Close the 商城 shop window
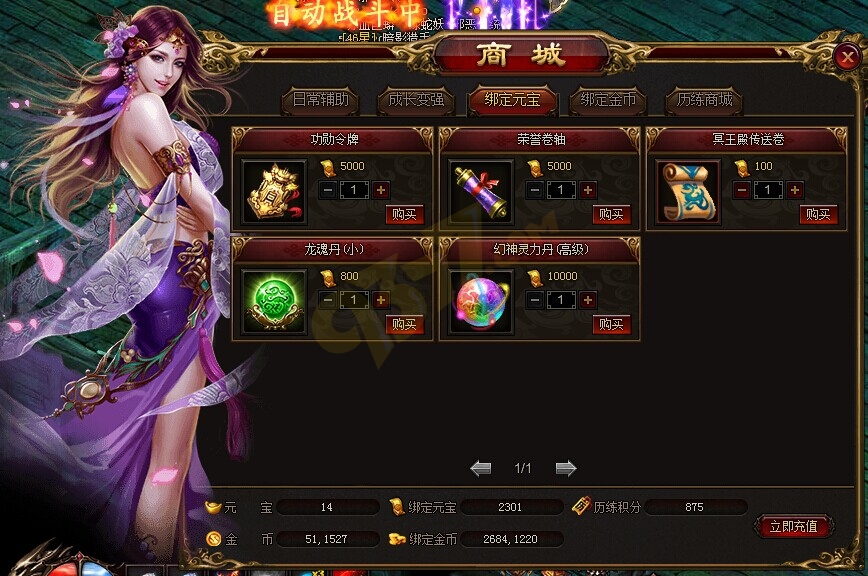 click(844, 58)
